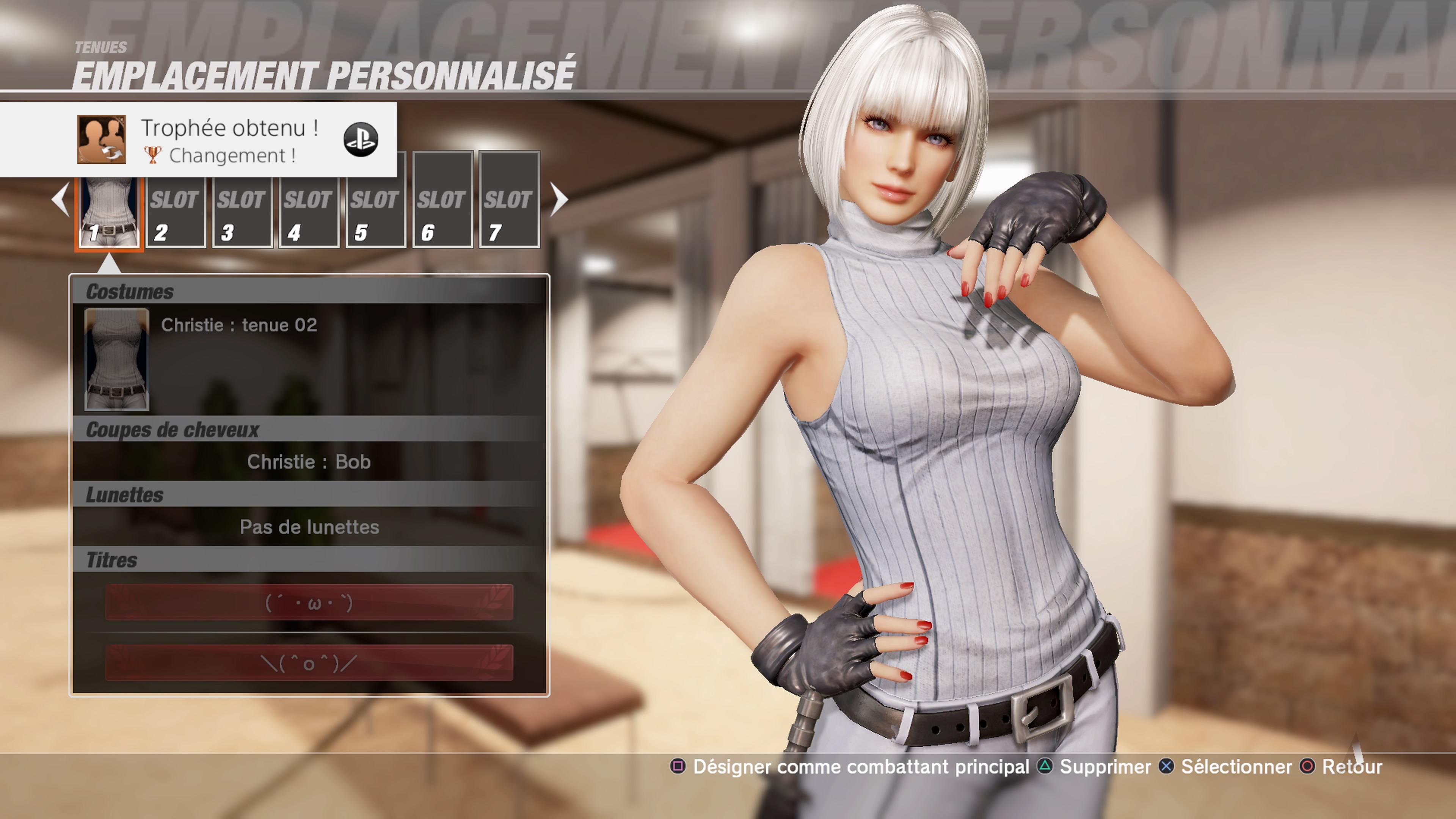Change the Christie Bob hairstyle

[x=309, y=462]
